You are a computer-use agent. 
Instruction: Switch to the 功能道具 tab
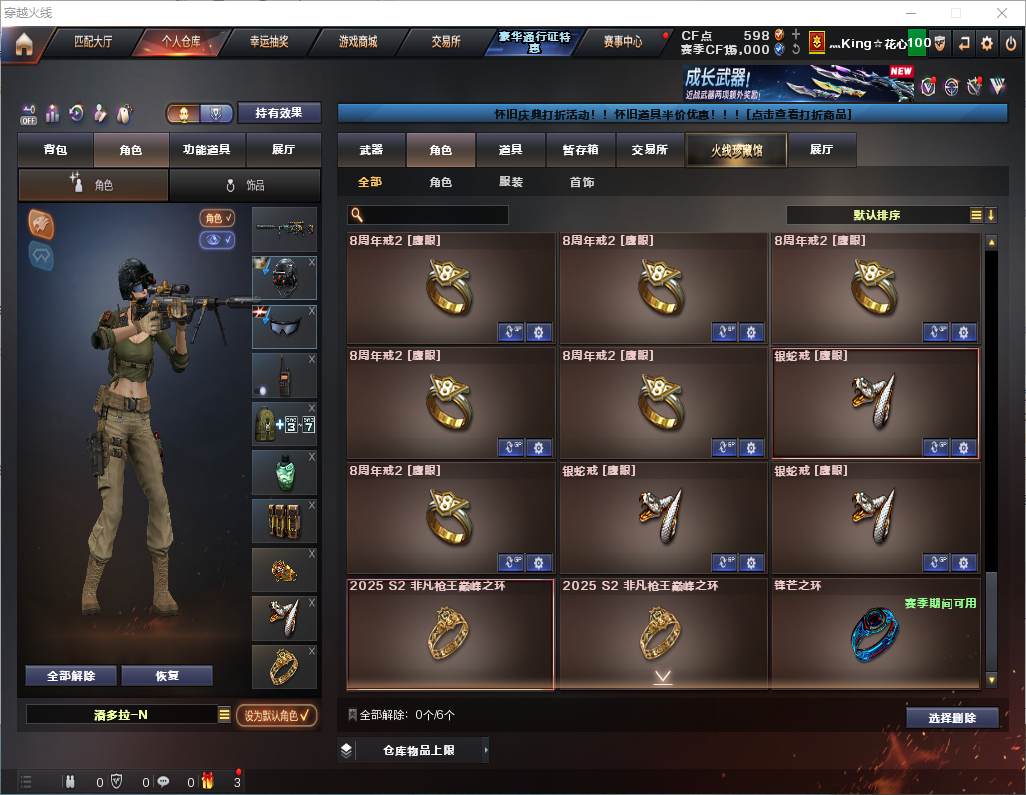(207, 150)
